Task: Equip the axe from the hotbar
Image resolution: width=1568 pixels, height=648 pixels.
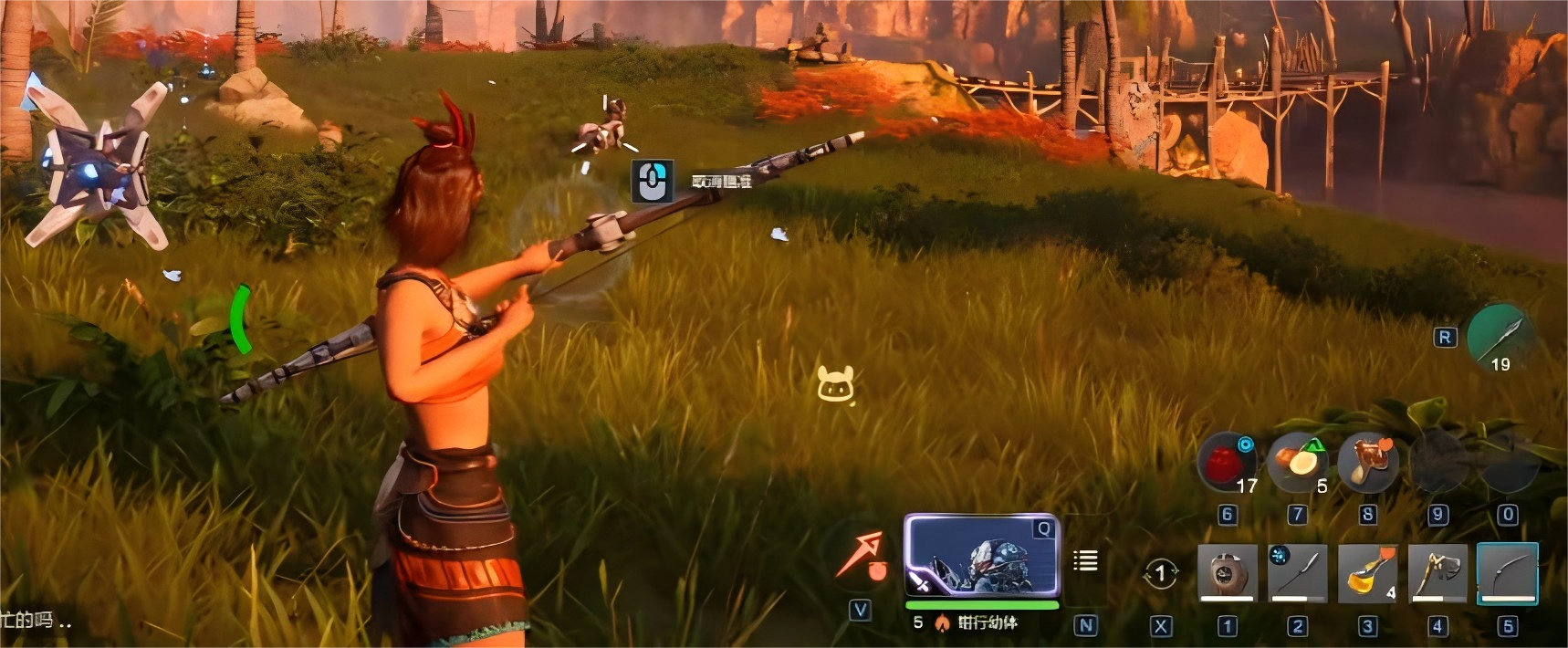Action: point(1437,573)
